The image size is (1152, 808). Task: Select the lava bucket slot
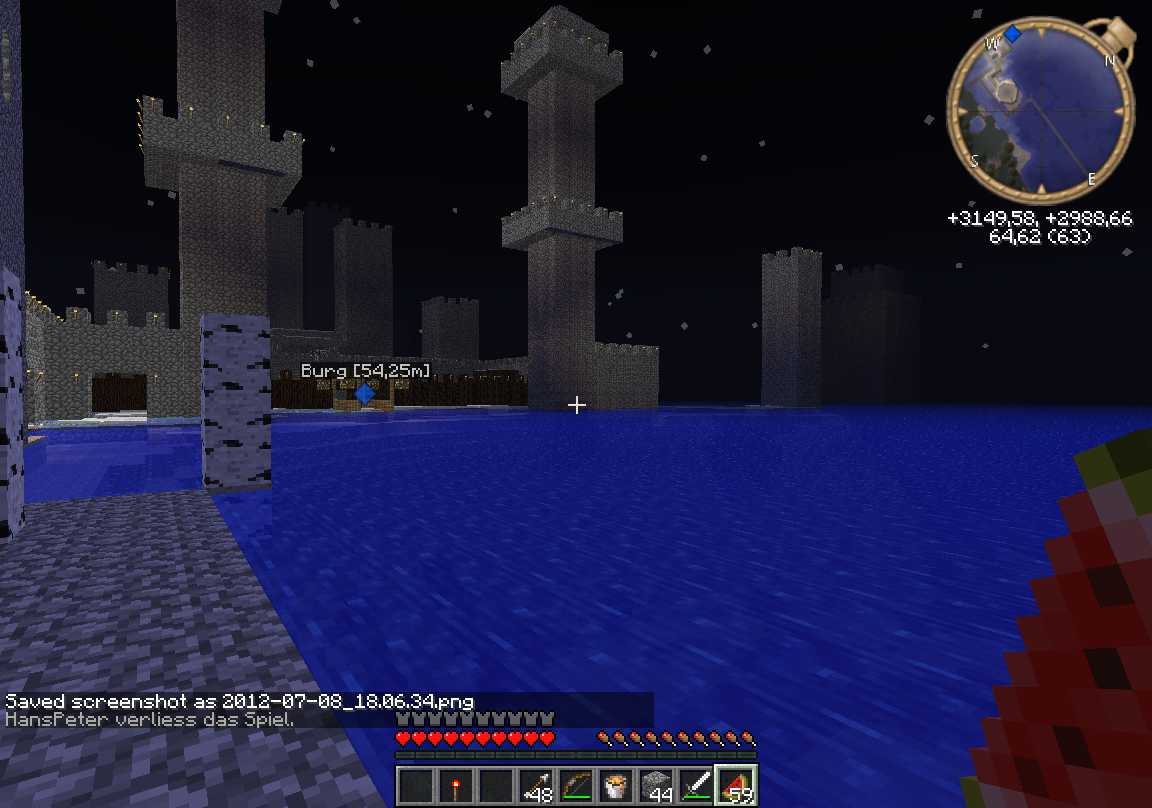(x=616, y=785)
